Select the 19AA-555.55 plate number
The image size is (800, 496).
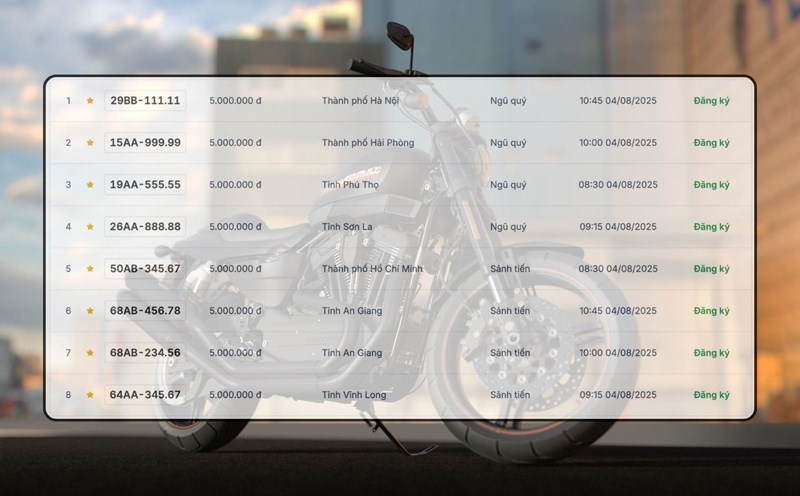click(x=145, y=185)
